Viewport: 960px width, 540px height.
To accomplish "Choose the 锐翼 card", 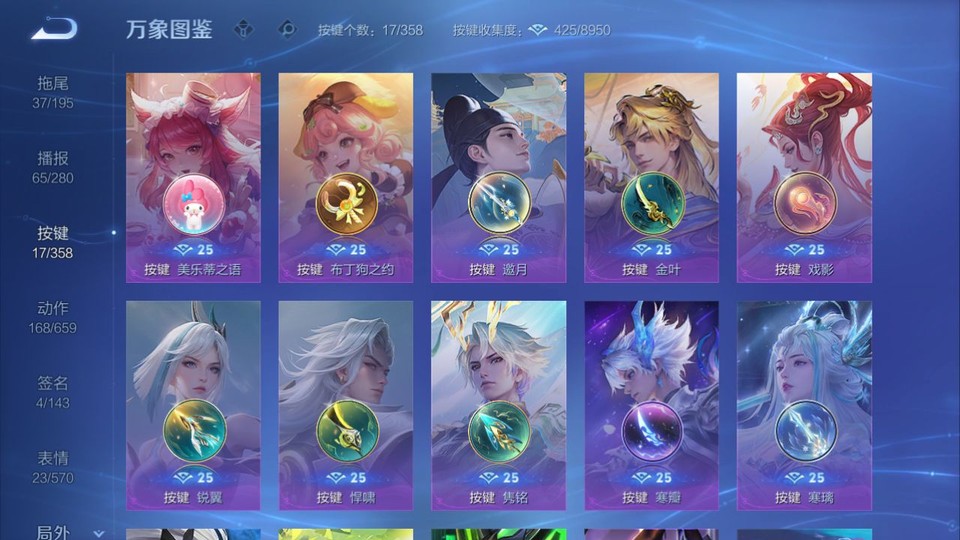I will 193,405.
